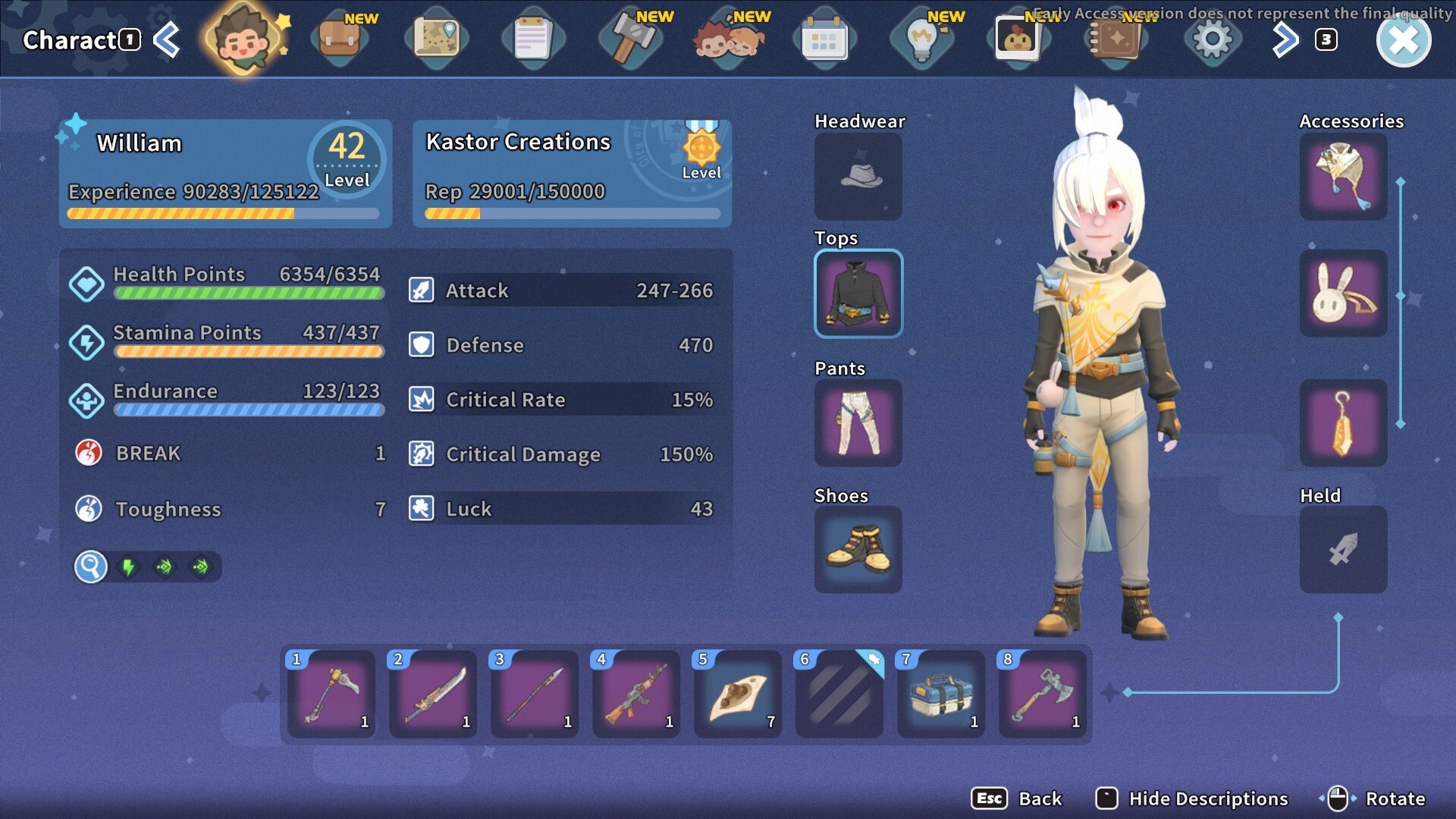Go to previous tab with left arrow
The image size is (1456, 819).
coord(168,39)
